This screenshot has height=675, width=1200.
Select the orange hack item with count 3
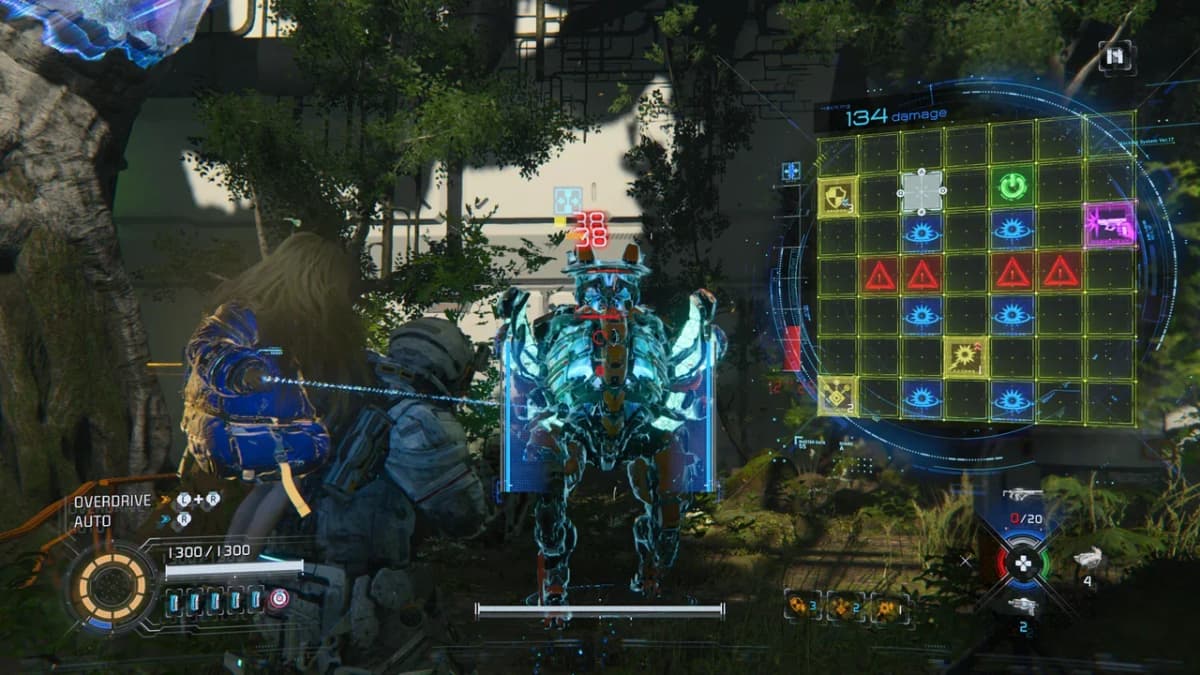803,606
